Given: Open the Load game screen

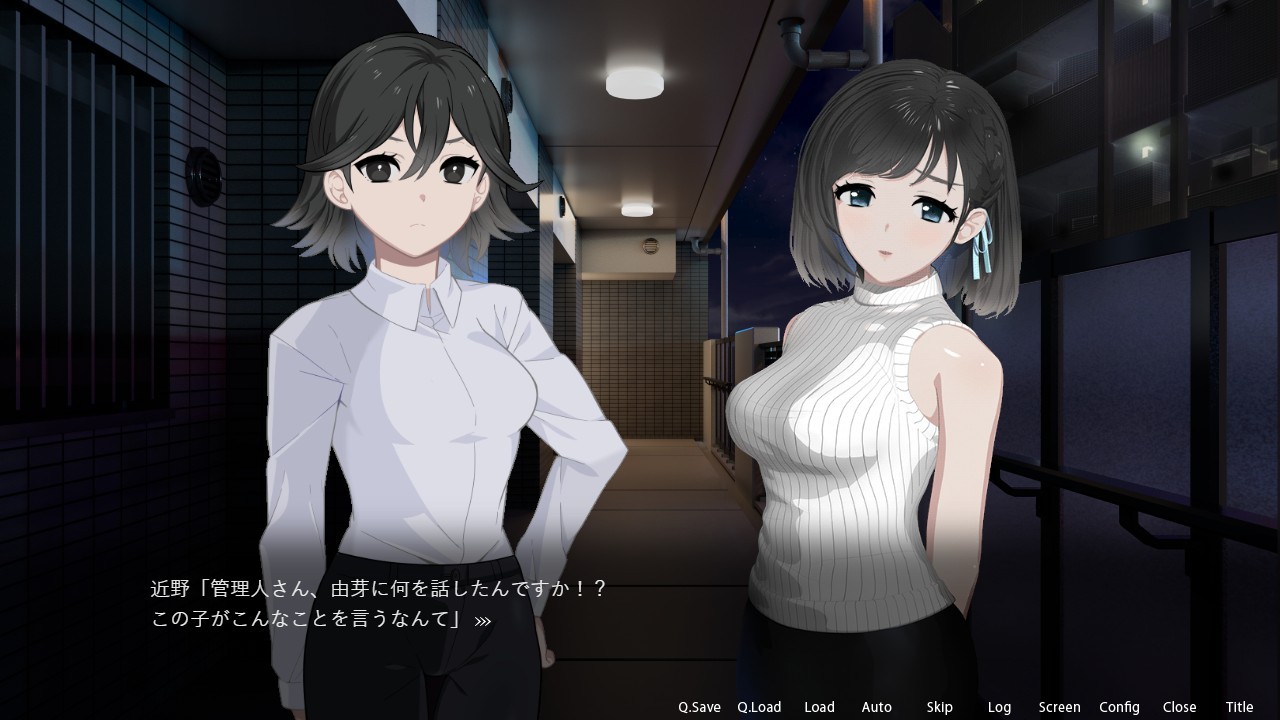Looking at the screenshot, I should 819,707.
